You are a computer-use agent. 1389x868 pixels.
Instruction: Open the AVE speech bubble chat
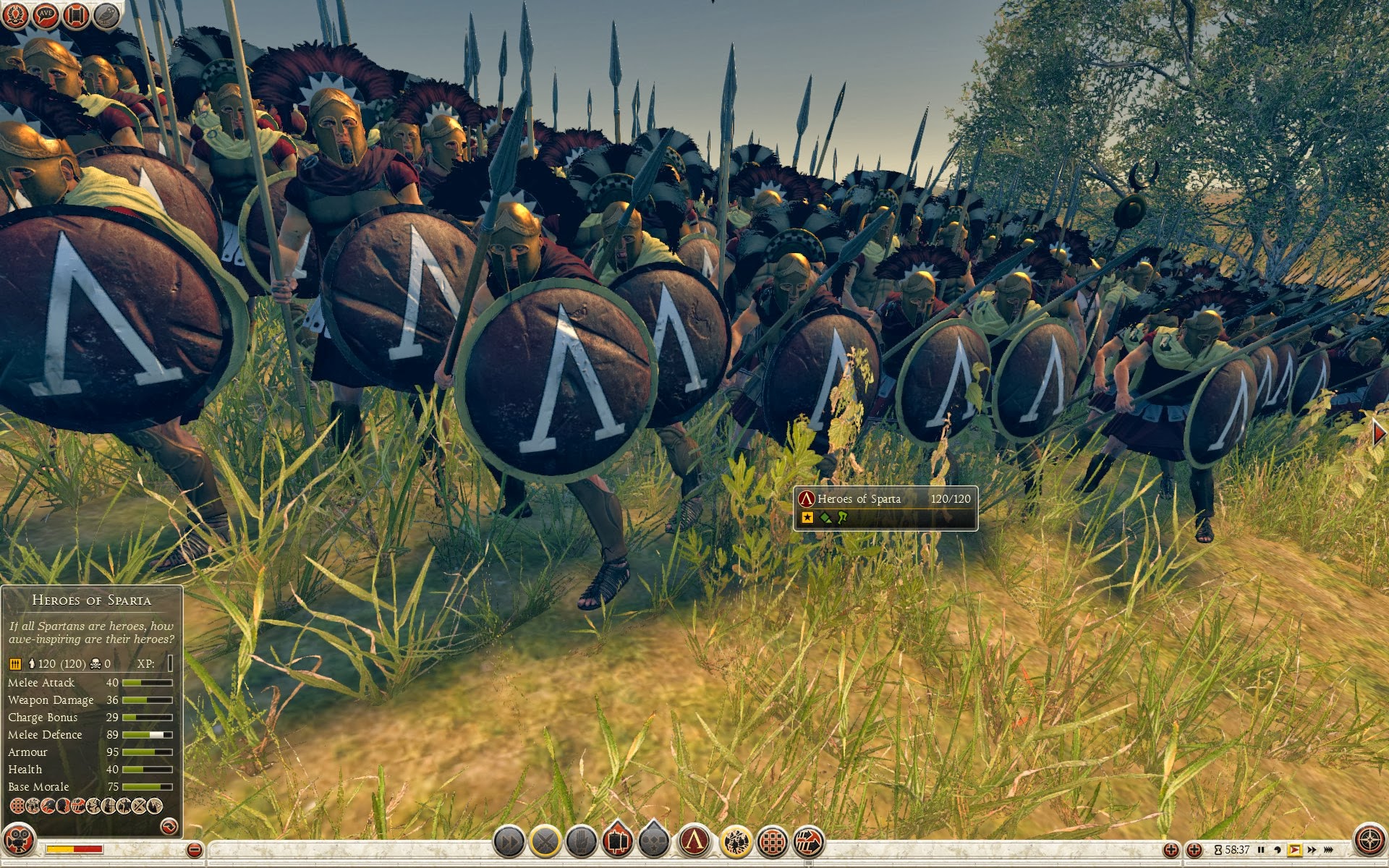46,15
